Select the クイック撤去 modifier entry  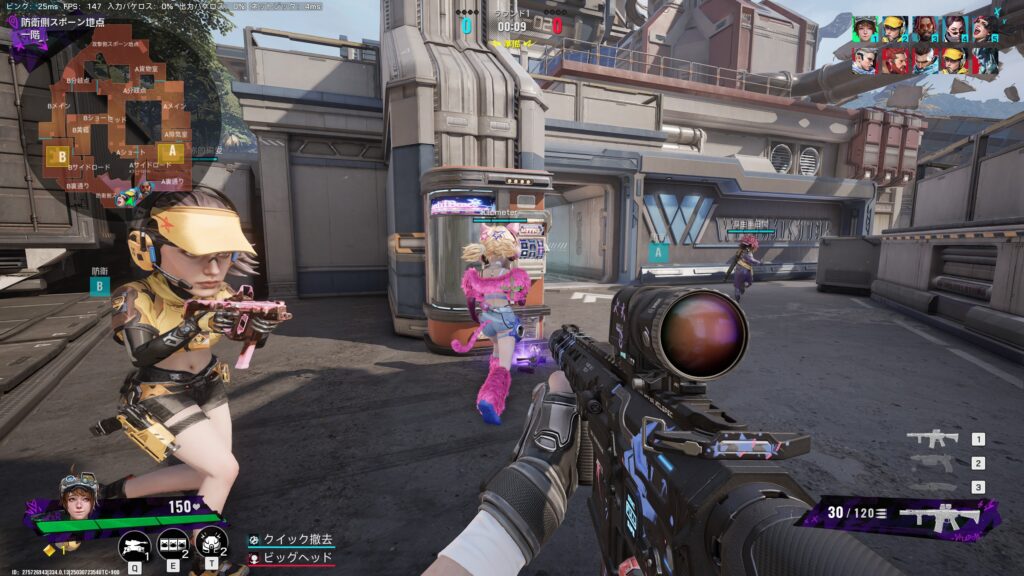click(296, 540)
